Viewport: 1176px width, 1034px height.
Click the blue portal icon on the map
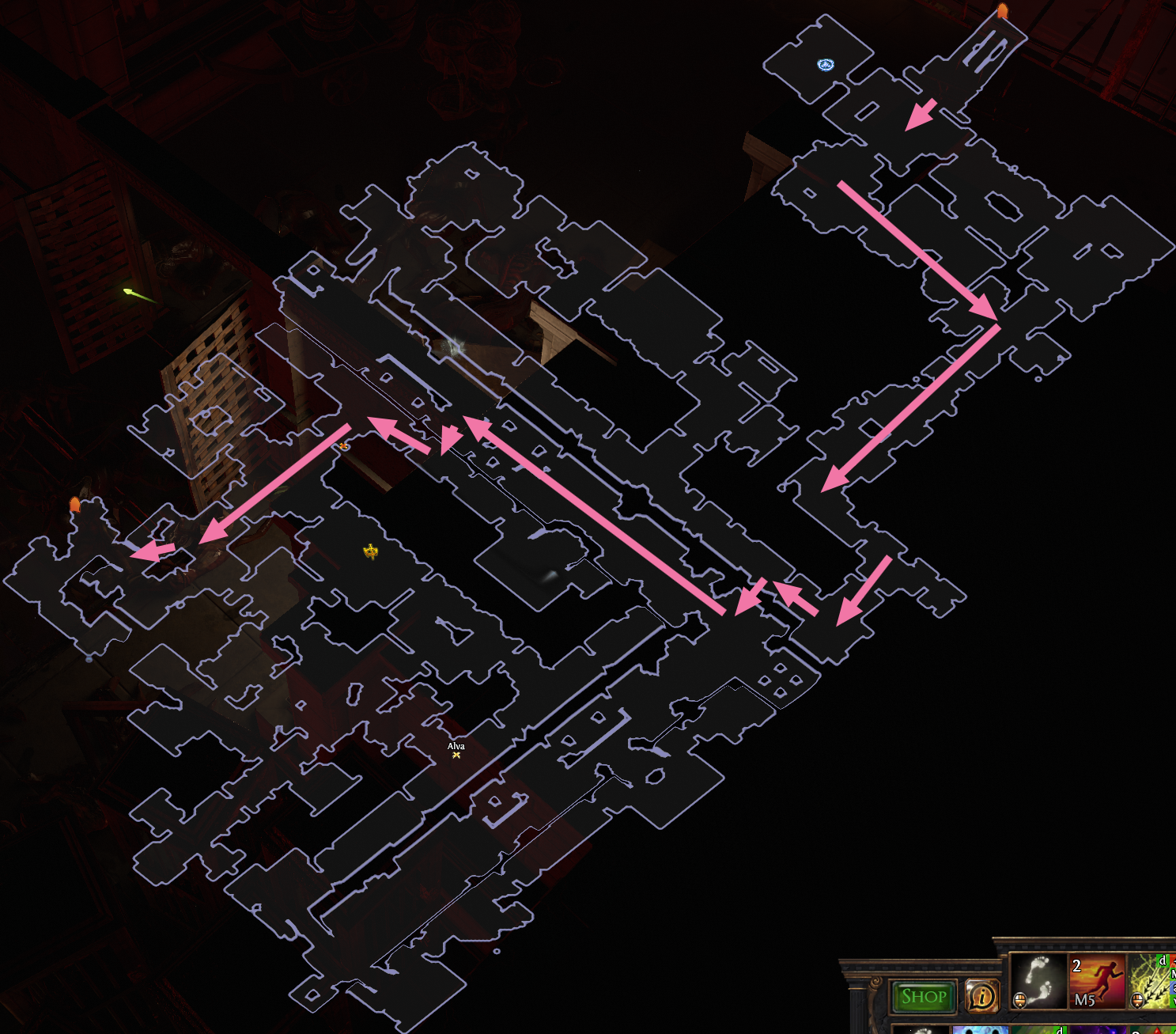click(x=826, y=65)
